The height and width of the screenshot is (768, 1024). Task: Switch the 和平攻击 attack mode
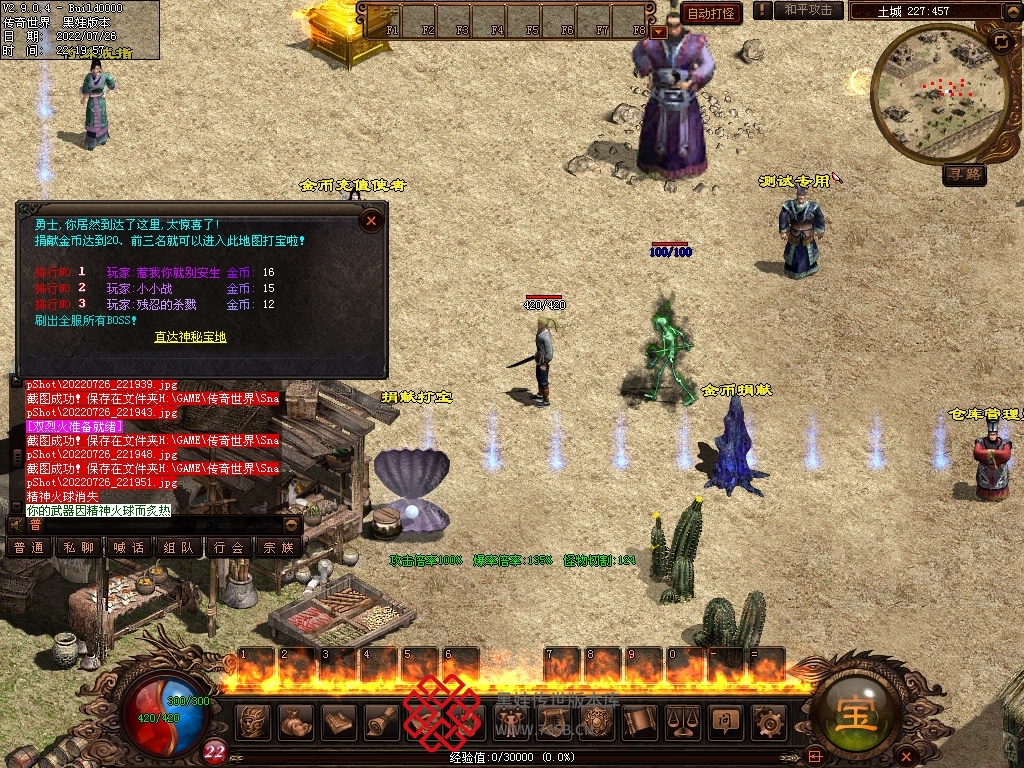[x=808, y=10]
